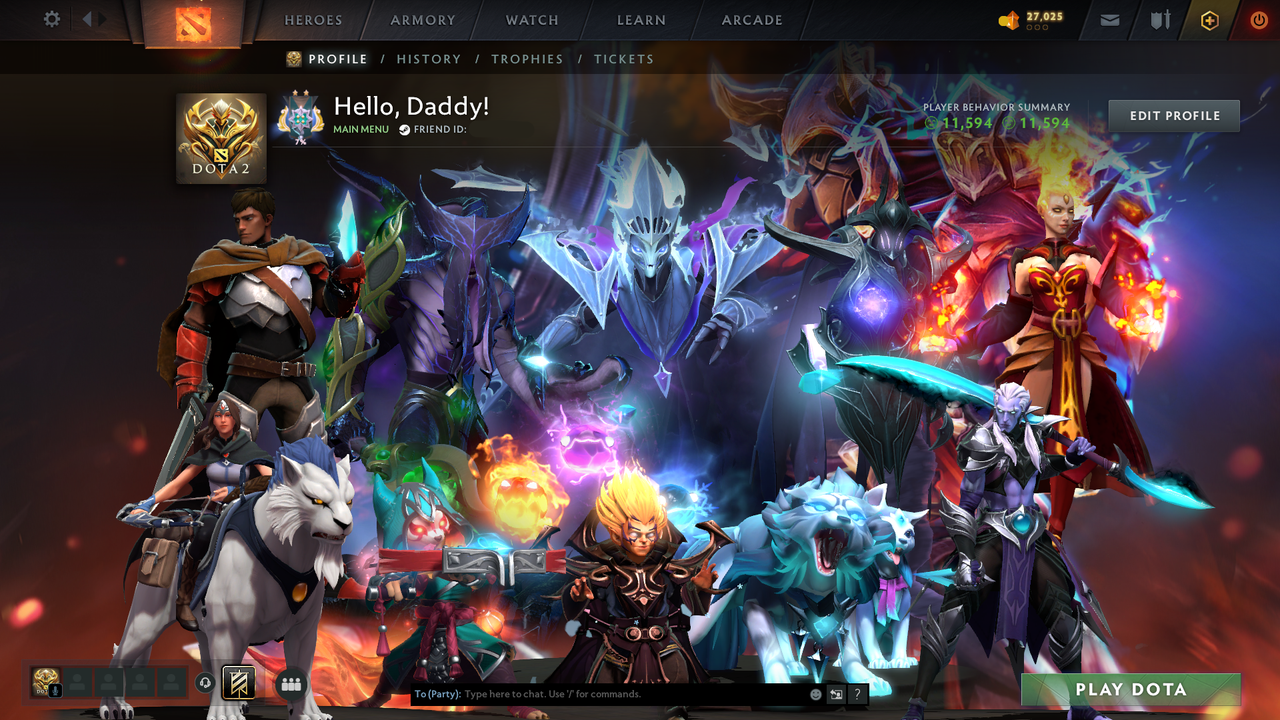This screenshot has height=720, width=1280.
Task: Toggle the voice chat headset
Action: 204,682
